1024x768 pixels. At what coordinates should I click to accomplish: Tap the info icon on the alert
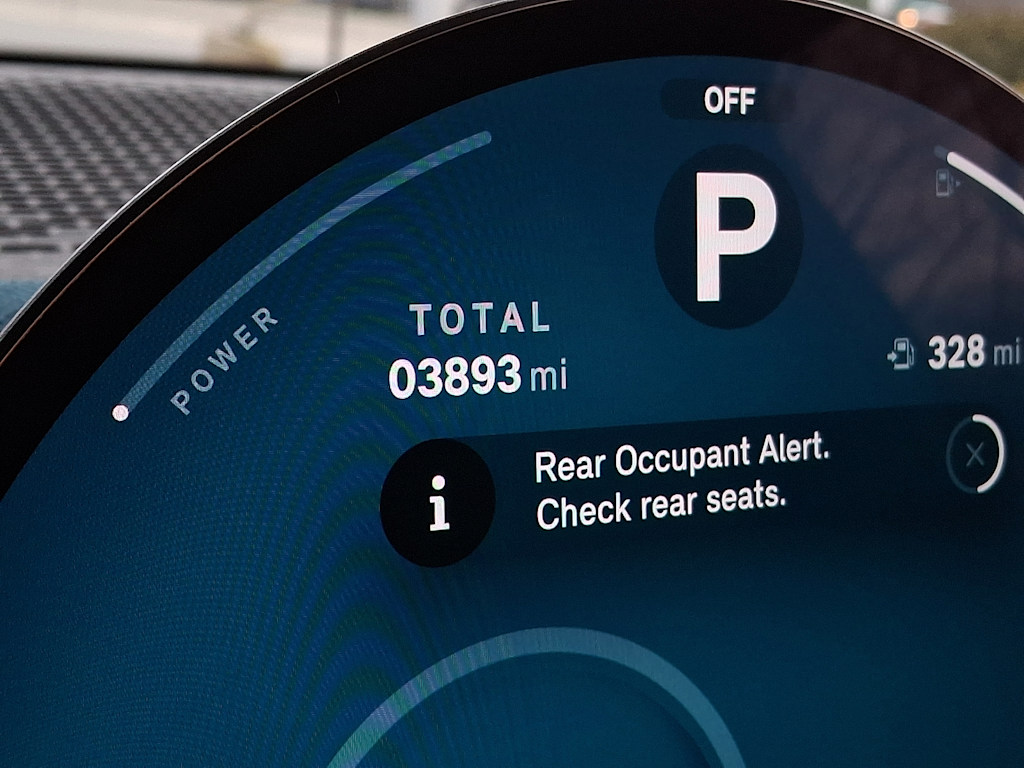click(x=438, y=502)
